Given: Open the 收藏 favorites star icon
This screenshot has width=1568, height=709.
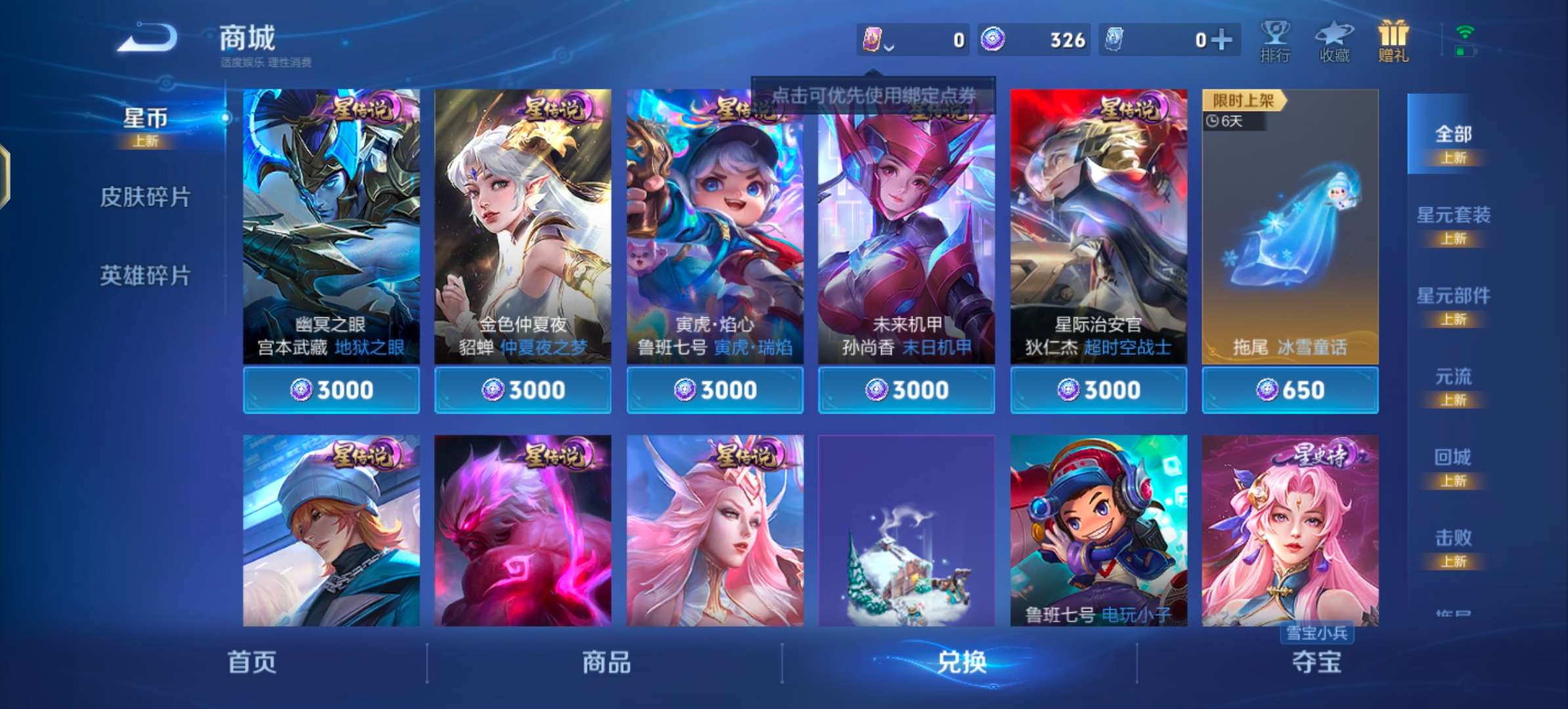Looking at the screenshot, I should coord(1334,41).
